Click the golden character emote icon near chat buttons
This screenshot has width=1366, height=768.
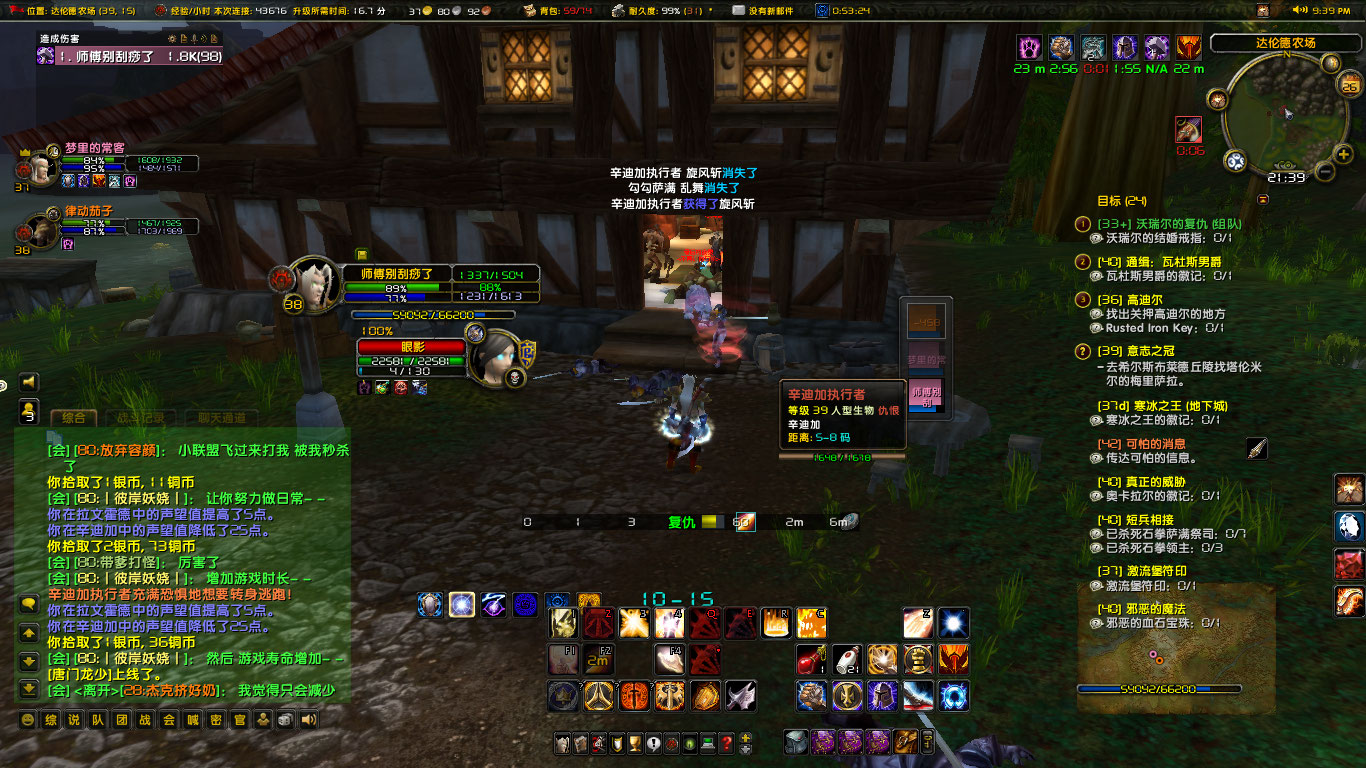pos(263,721)
